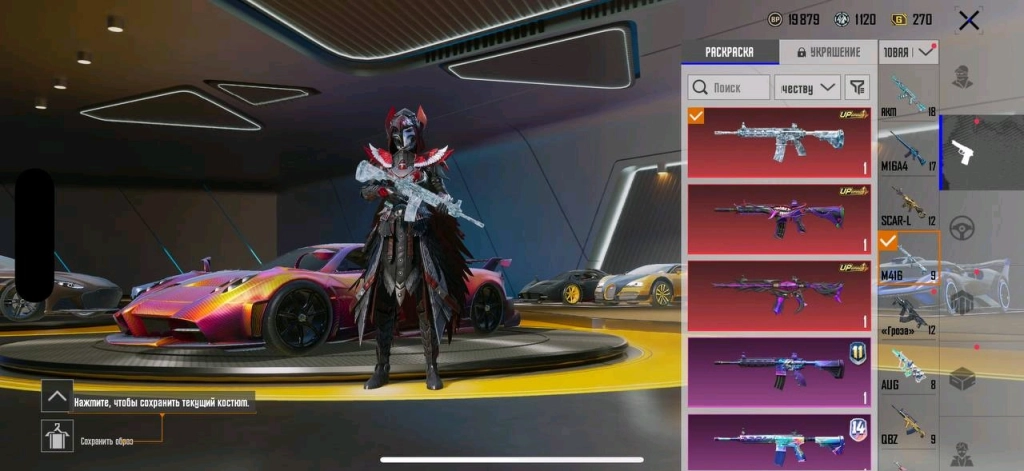Open the skin filter options
Viewport: 1024px width, 471px height.
coord(857,87)
